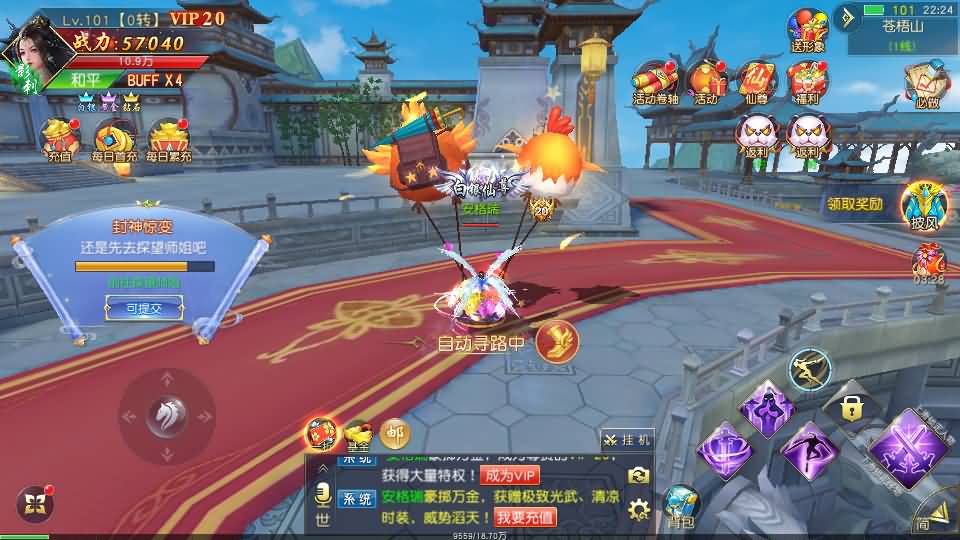Open the 福利 welfare rewards
This screenshot has width=960, height=540.
[x=806, y=82]
